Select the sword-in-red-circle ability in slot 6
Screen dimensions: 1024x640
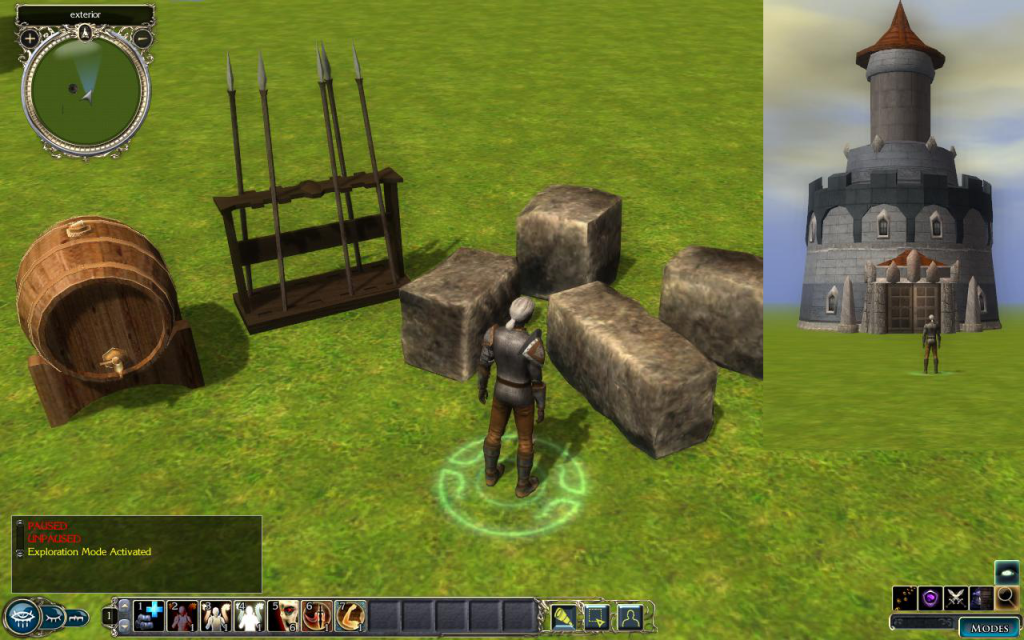[x=317, y=615]
